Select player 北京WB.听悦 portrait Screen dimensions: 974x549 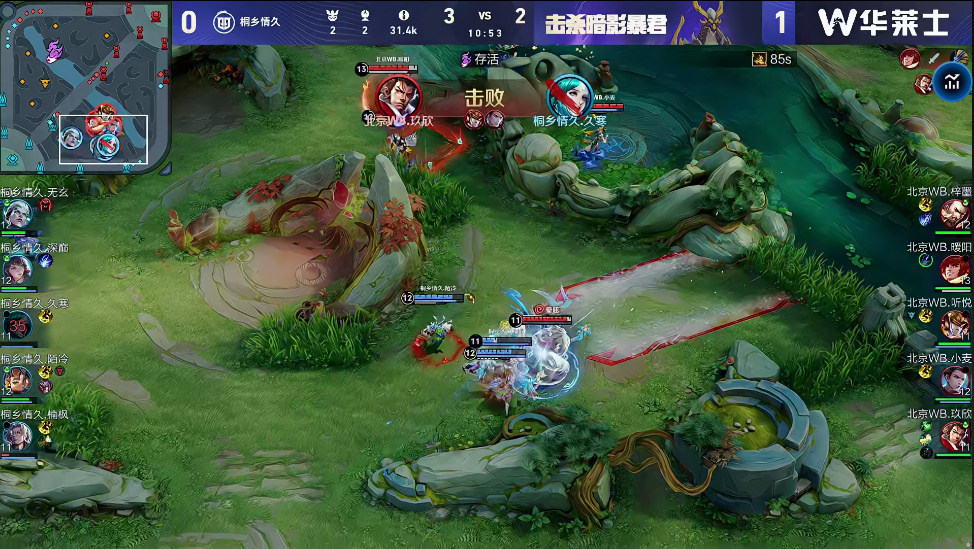click(954, 324)
